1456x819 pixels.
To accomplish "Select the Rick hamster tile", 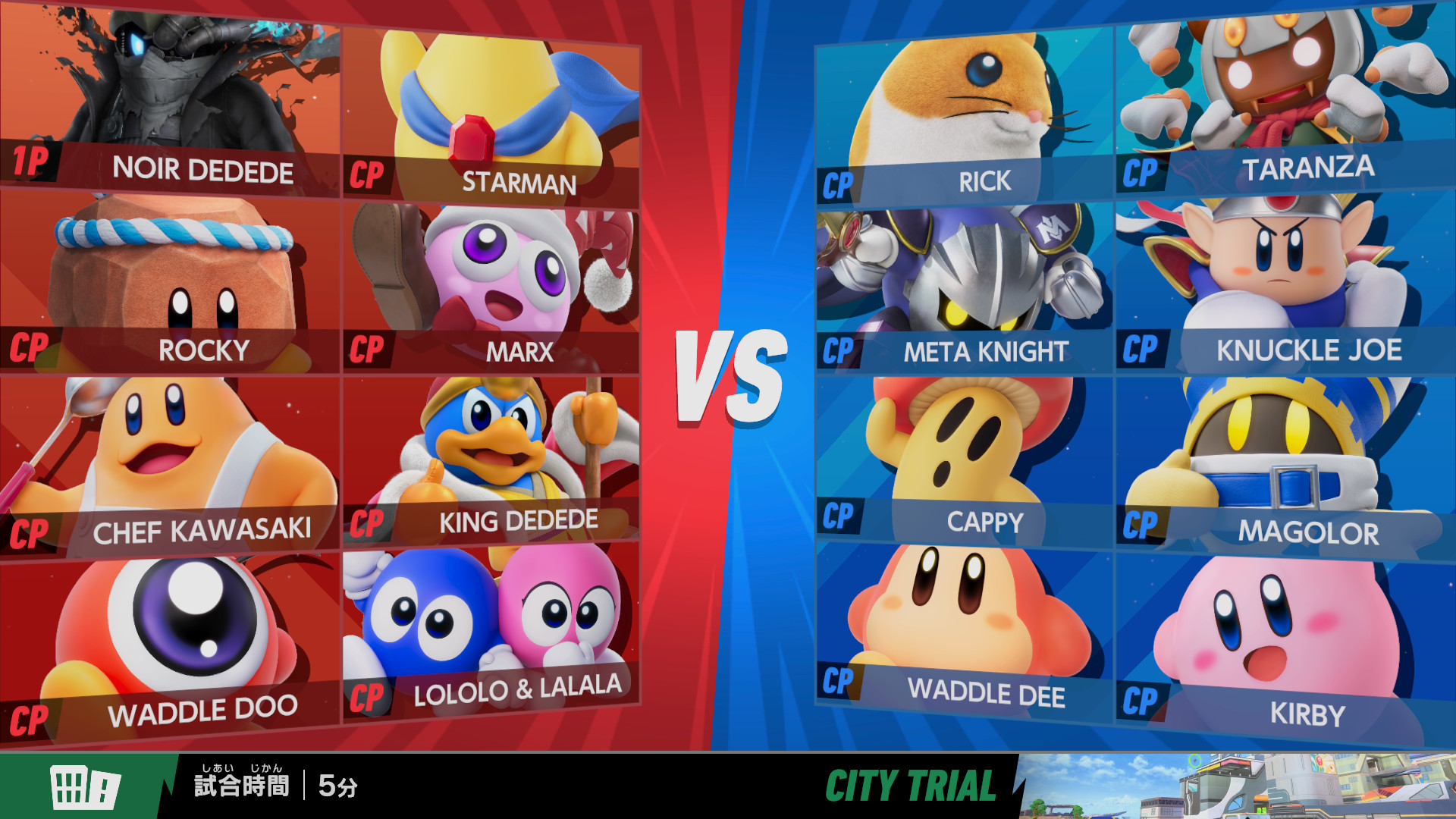I will 965,114.
